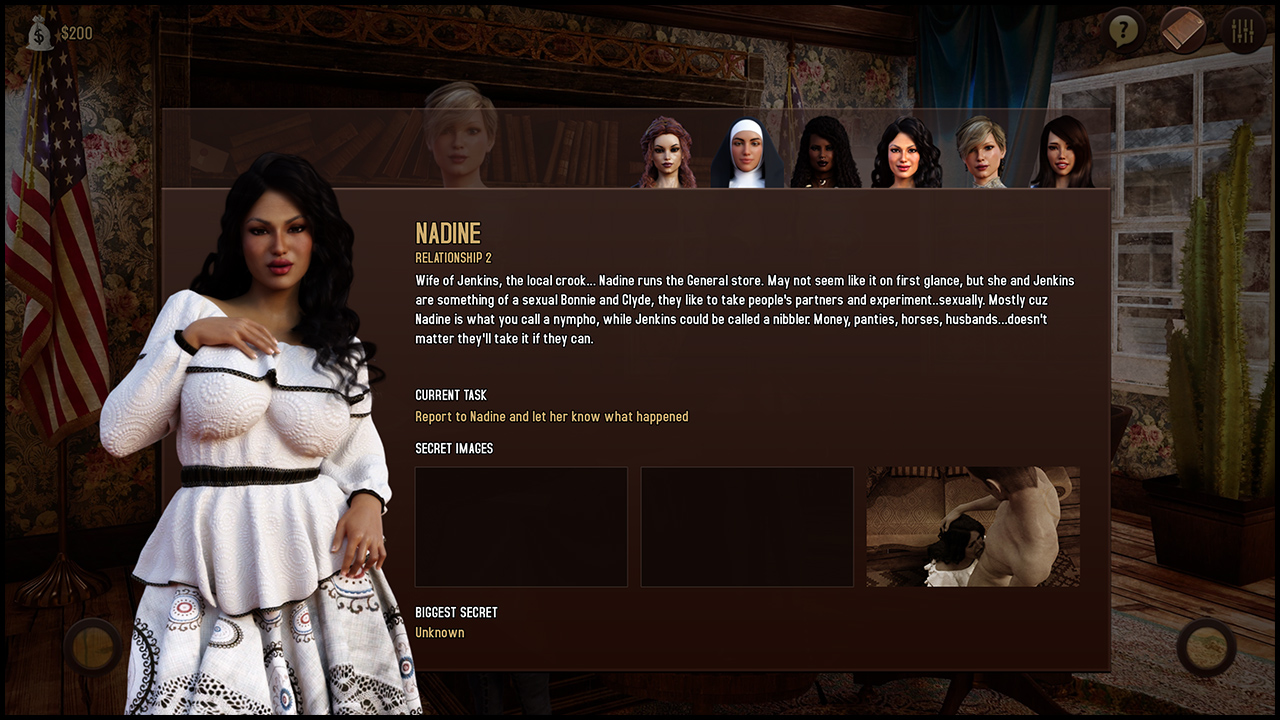Open the settings sliders icon
This screenshot has height=720, width=1280.
tap(1243, 32)
